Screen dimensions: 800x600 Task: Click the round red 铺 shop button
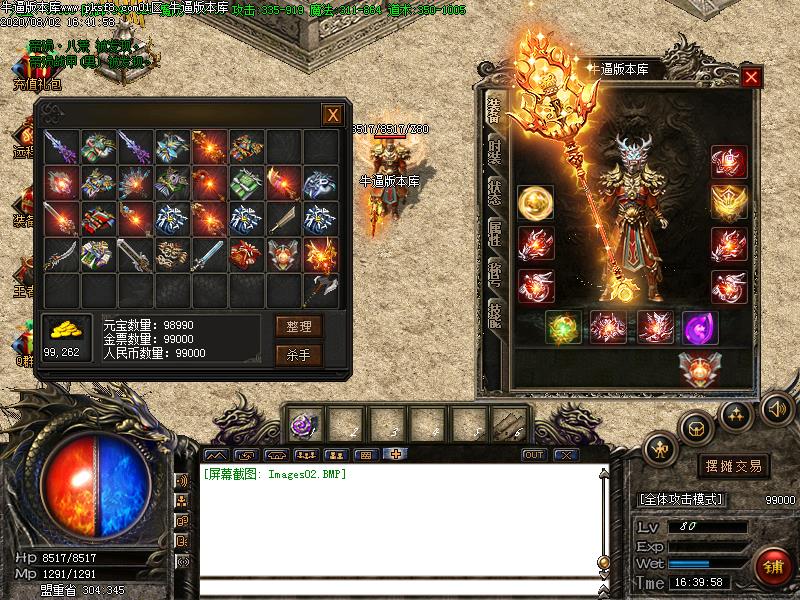[x=773, y=566]
